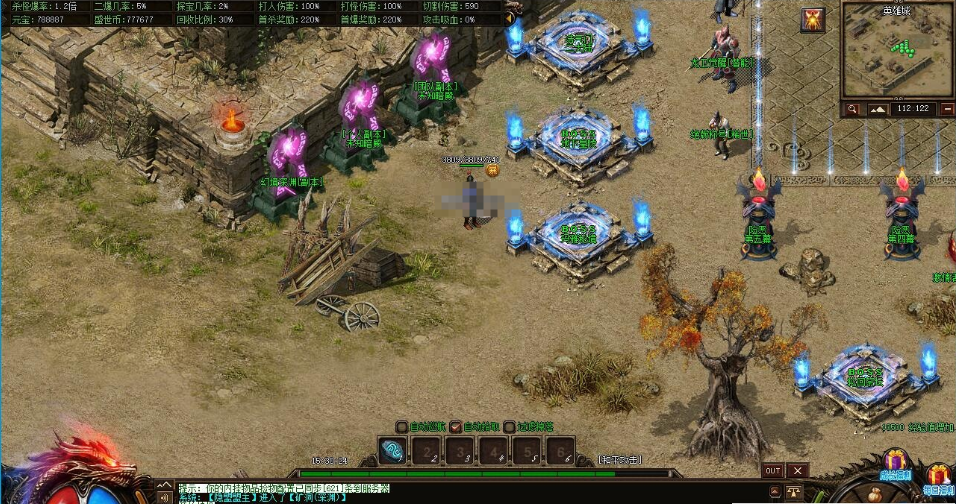The height and width of the screenshot is (504, 956).
Task: Collapse the stats panel with the arrow
Action: 510,17
